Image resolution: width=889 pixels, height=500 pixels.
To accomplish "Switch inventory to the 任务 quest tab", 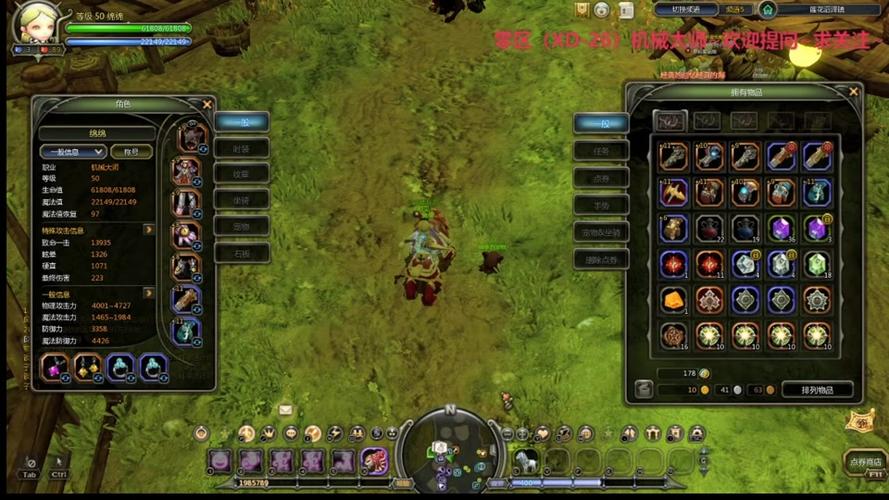I will coord(600,150).
